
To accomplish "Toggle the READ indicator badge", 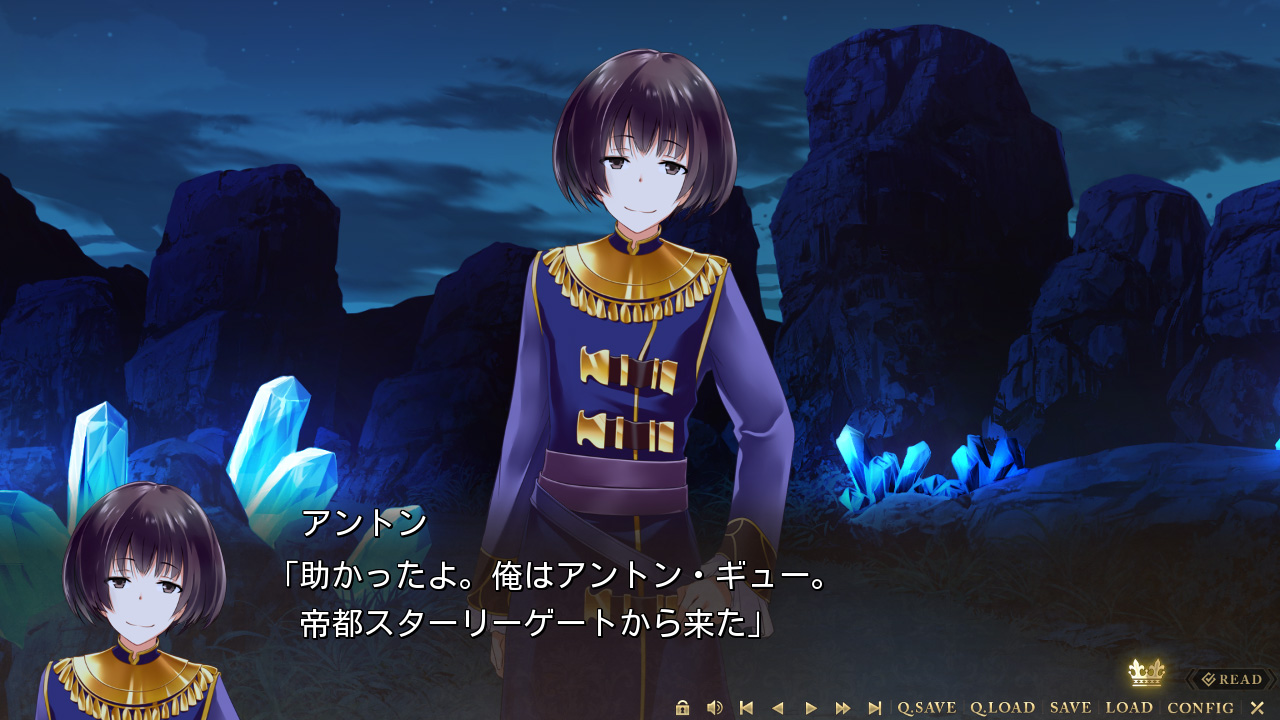I will 1232,680.
